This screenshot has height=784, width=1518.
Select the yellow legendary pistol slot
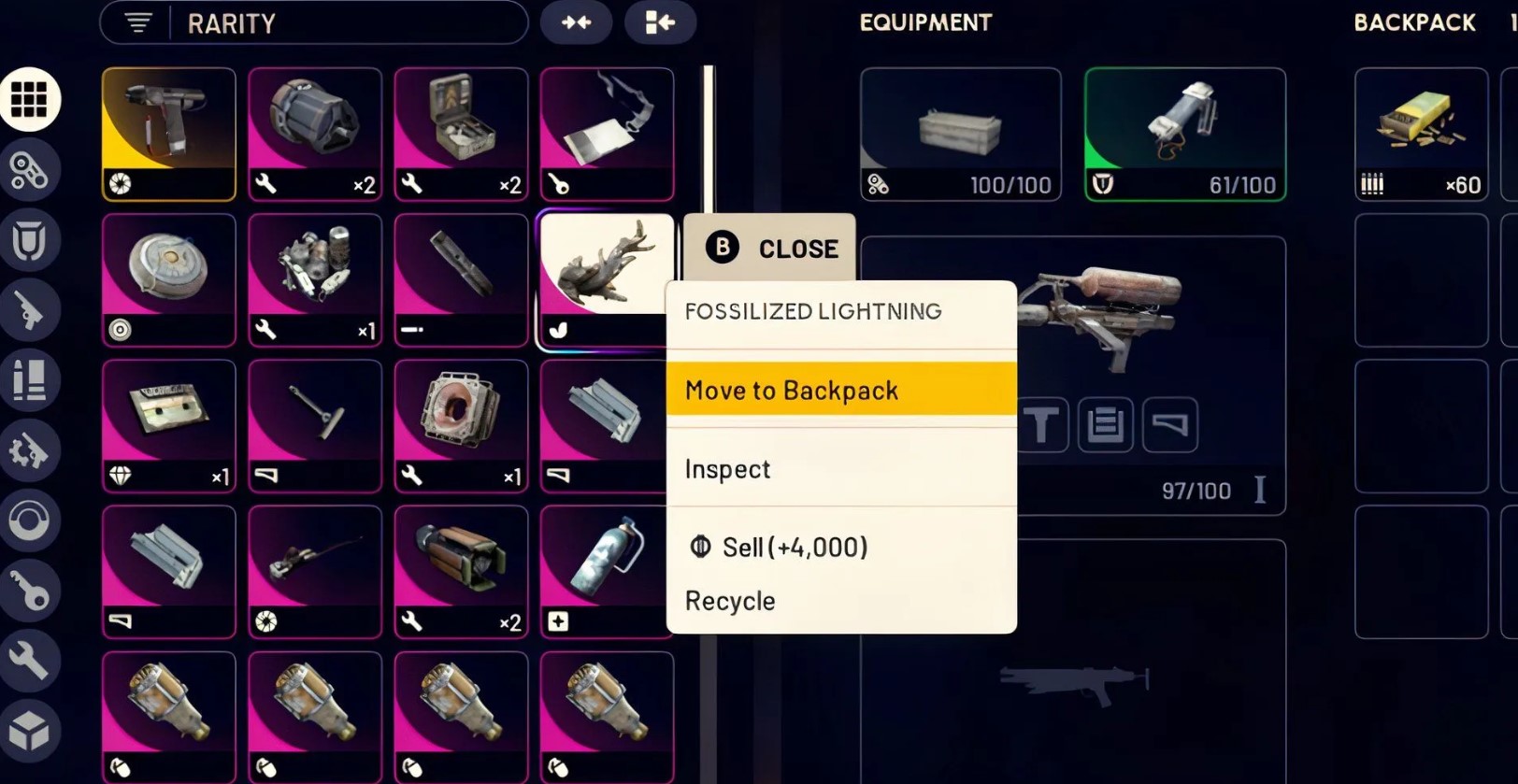(x=169, y=134)
